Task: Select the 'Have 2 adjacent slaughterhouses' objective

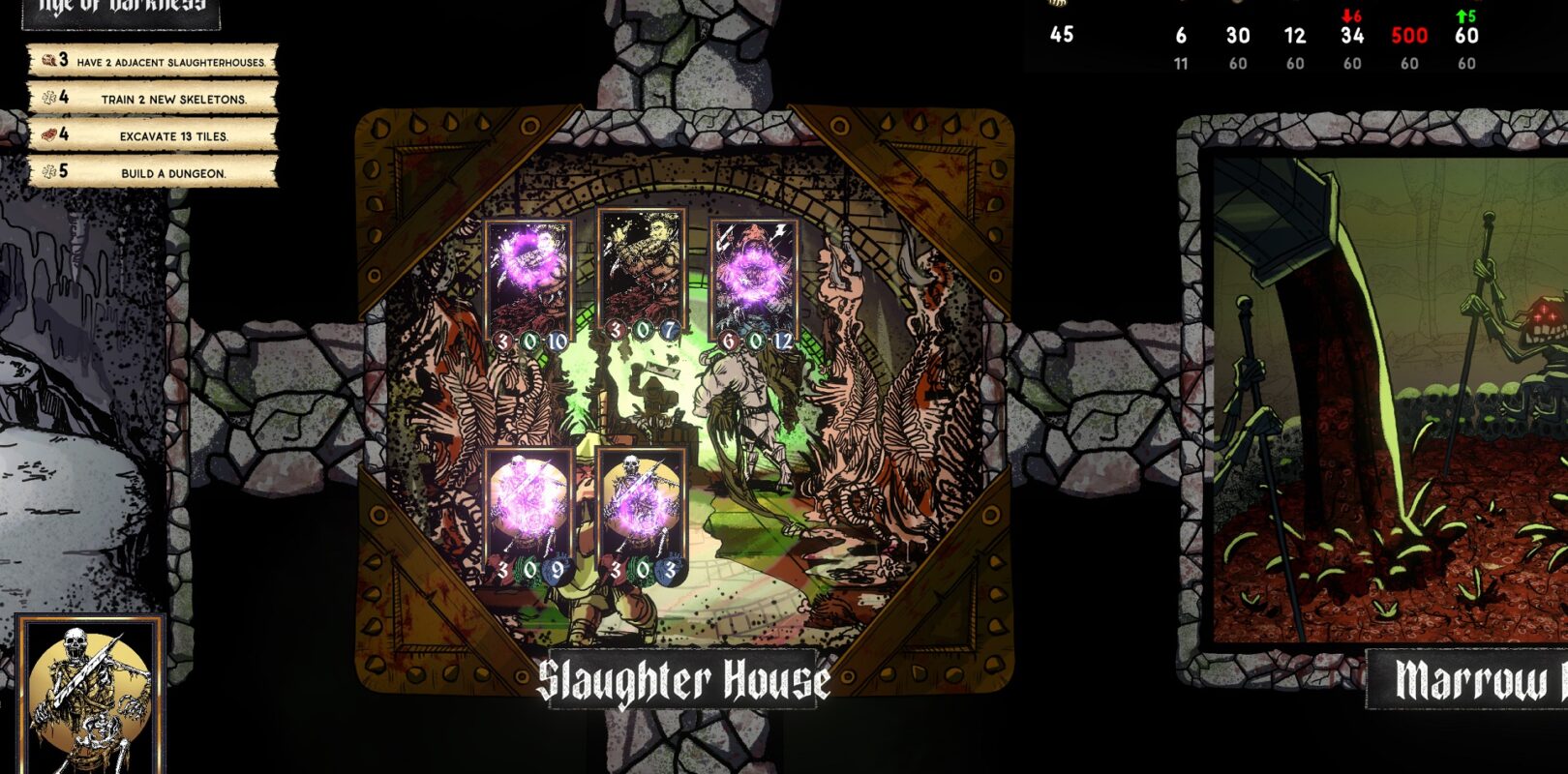Action: [x=153, y=62]
